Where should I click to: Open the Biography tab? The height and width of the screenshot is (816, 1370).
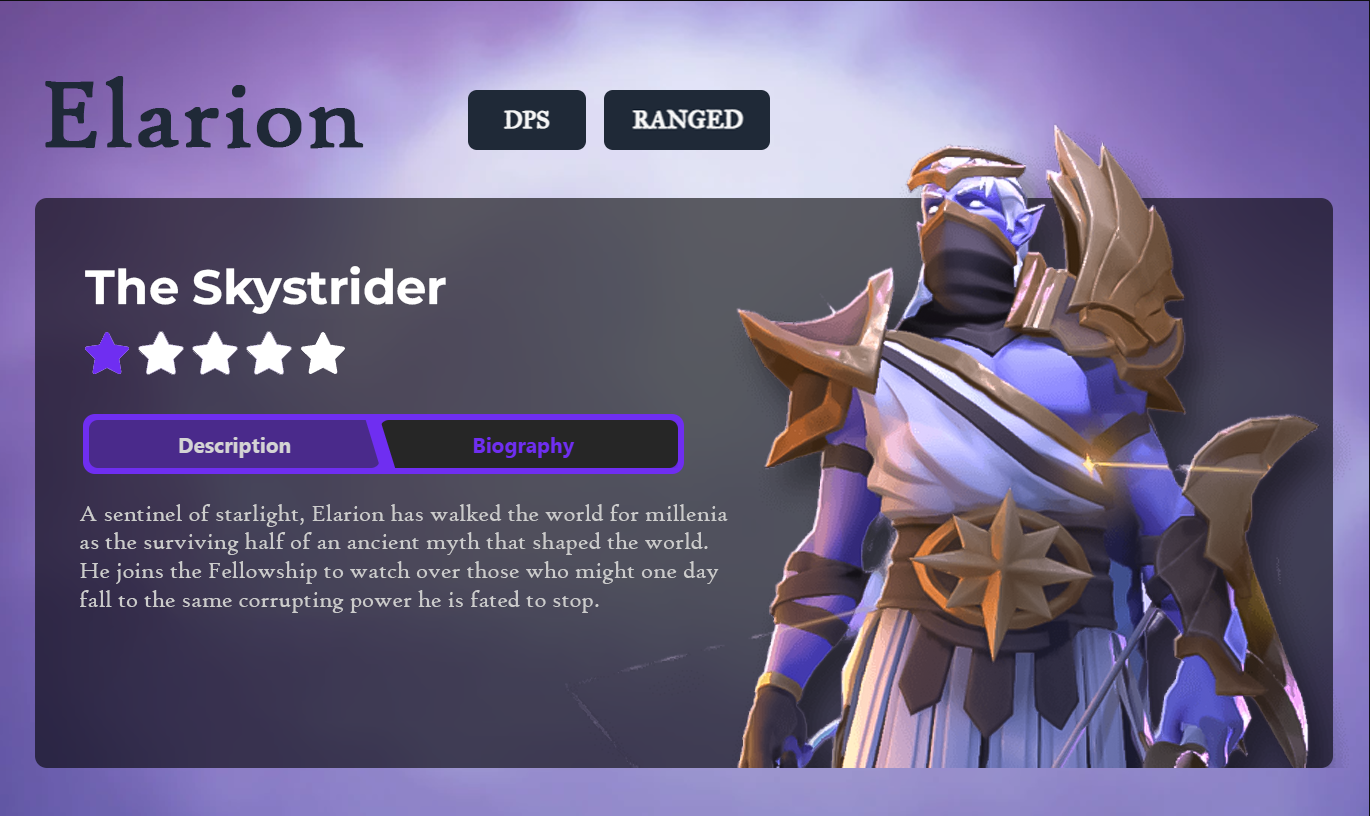coord(523,445)
